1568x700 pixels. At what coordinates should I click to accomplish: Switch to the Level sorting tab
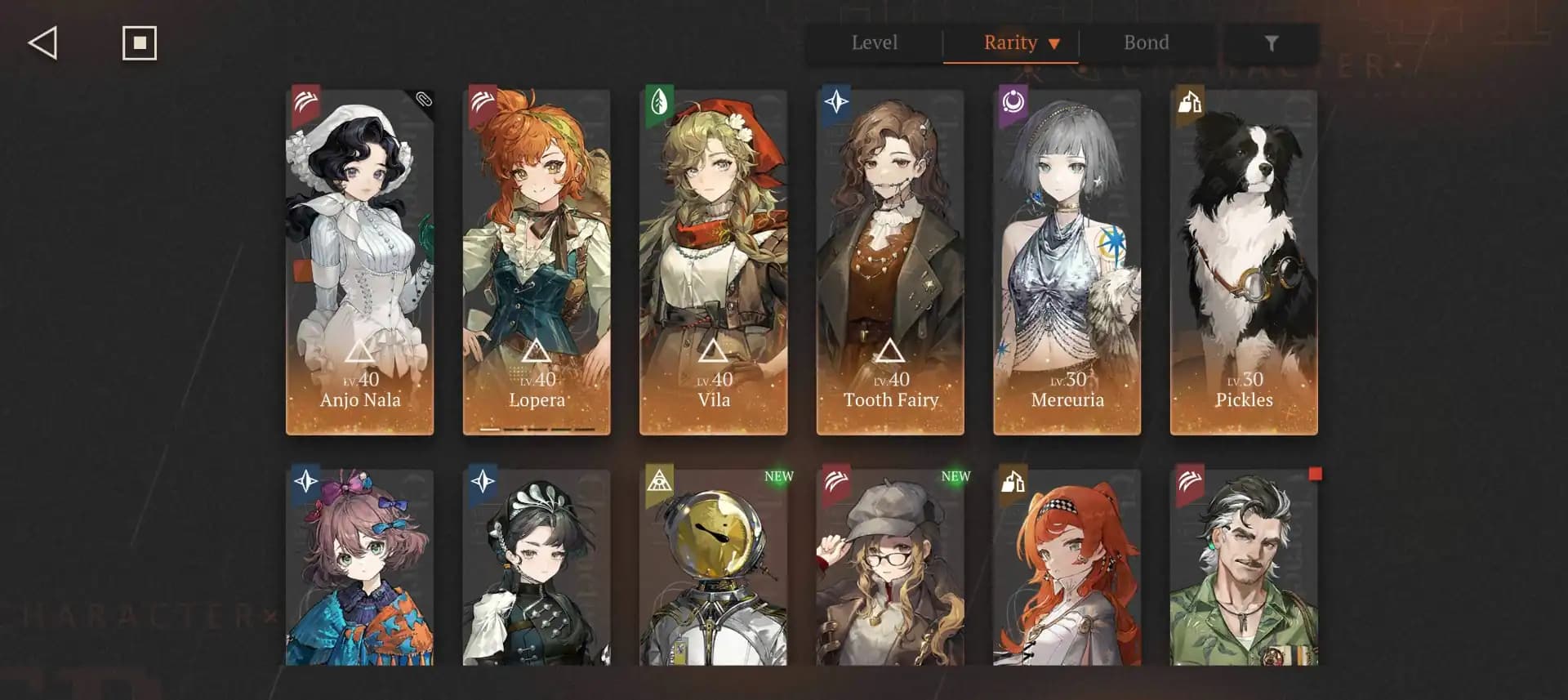click(x=874, y=42)
